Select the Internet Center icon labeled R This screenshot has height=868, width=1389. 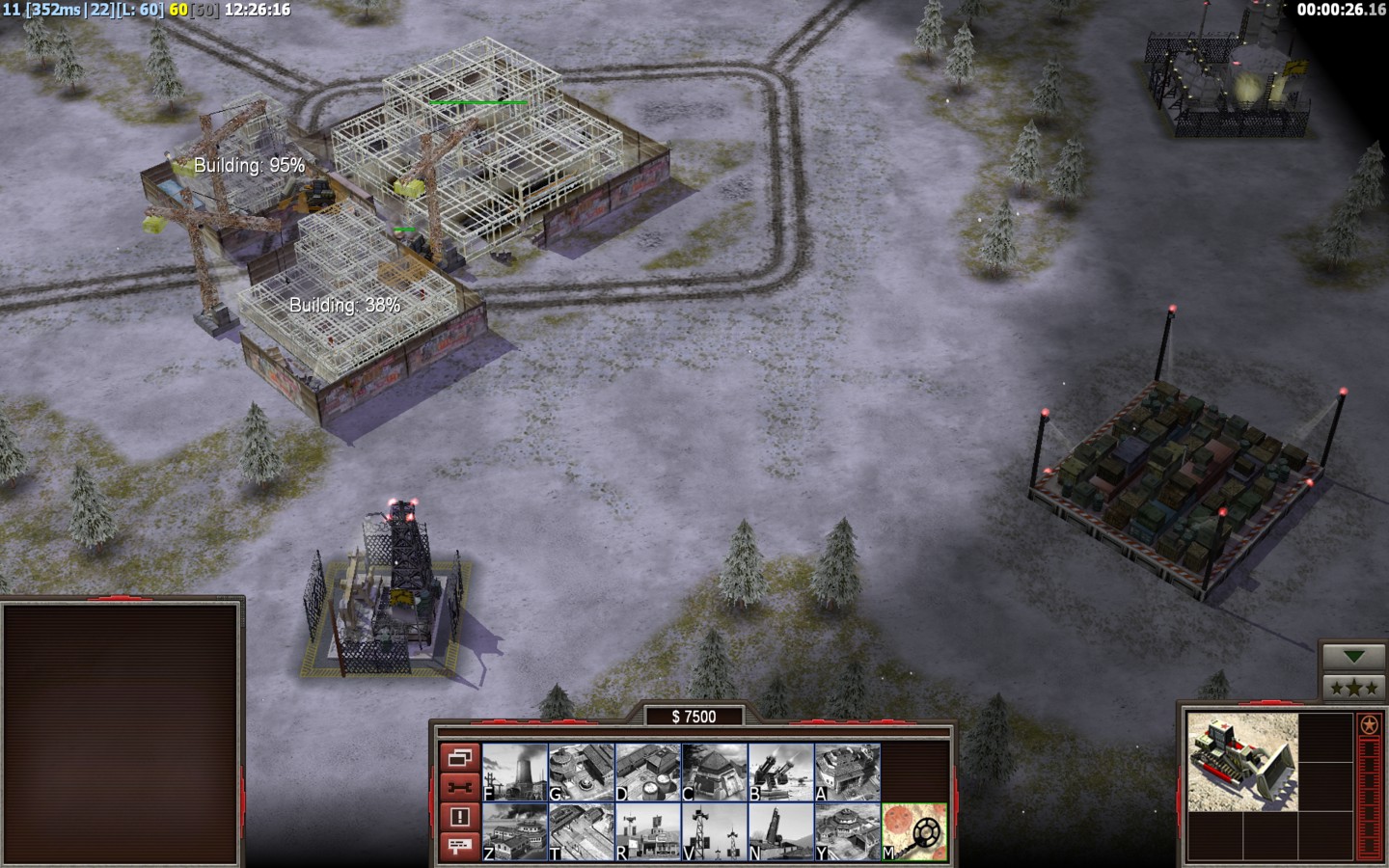pyautogui.click(x=648, y=832)
